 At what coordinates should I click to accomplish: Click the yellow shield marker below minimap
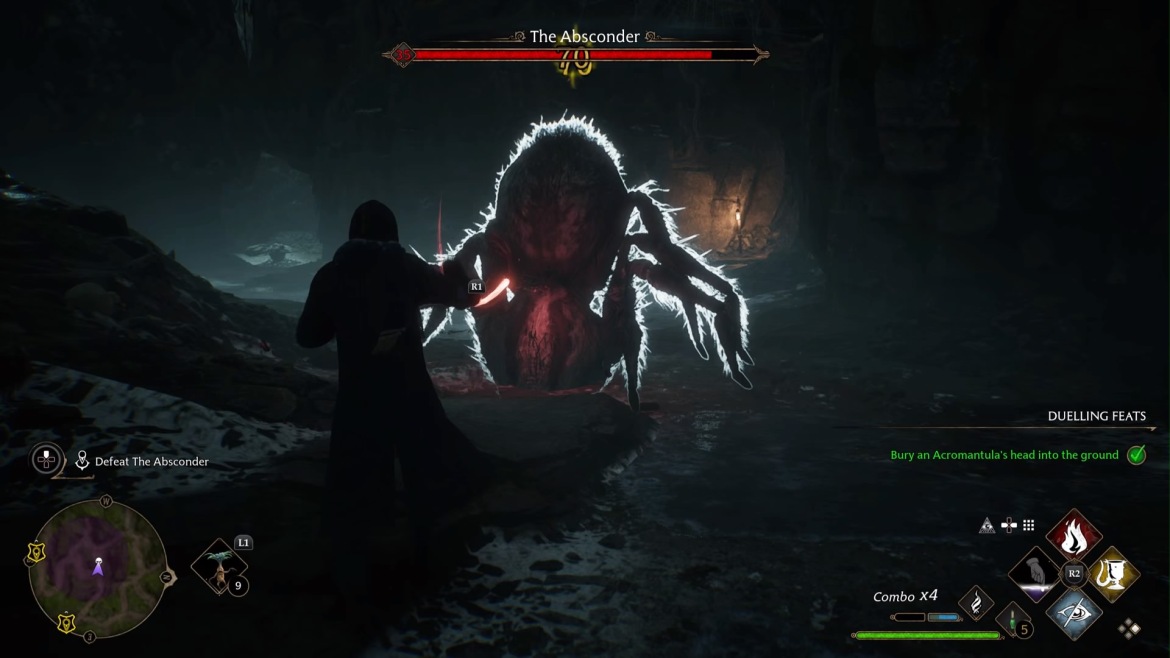pos(66,623)
